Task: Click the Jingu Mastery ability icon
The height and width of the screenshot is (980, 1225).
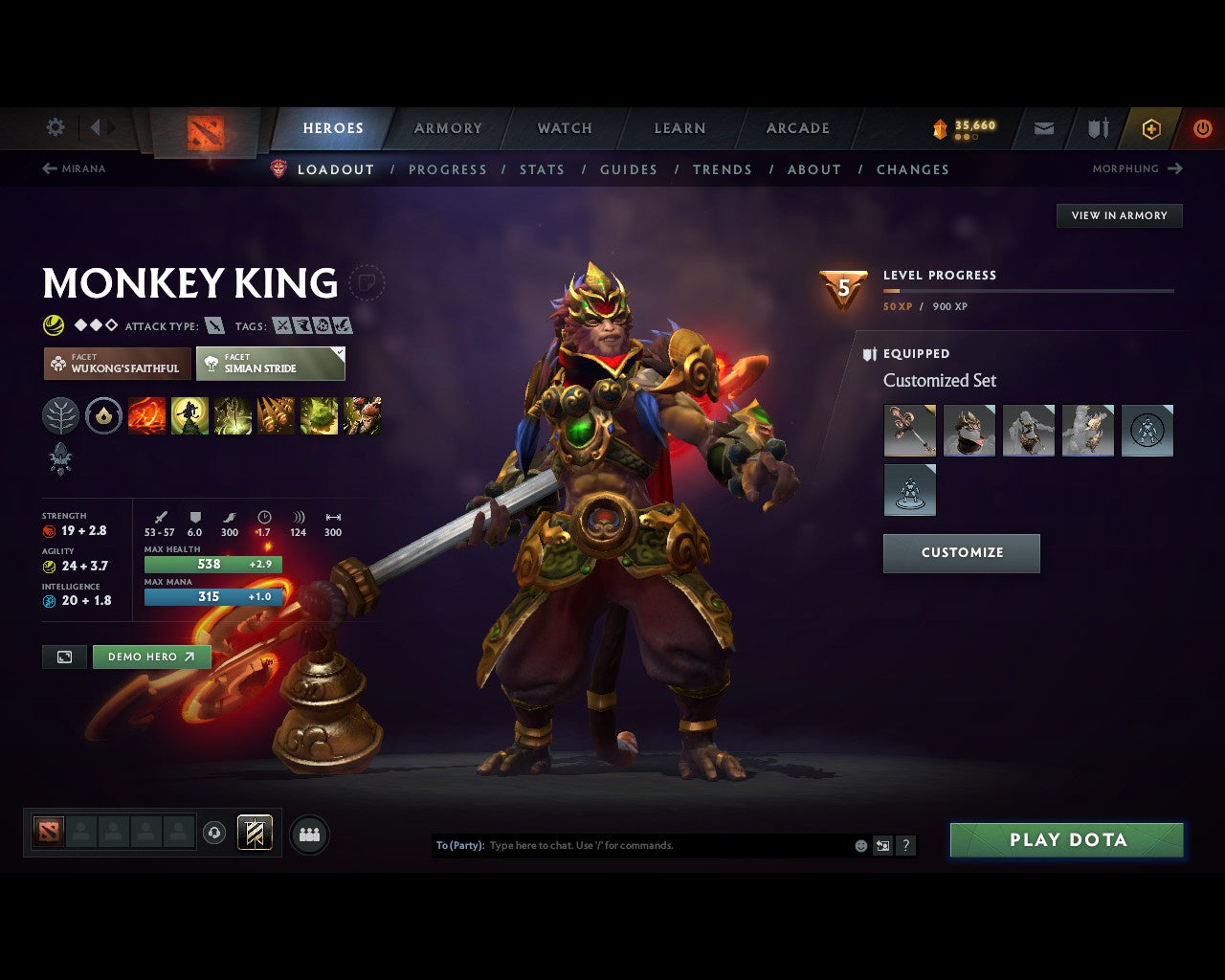Action: (x=276, y=414)
